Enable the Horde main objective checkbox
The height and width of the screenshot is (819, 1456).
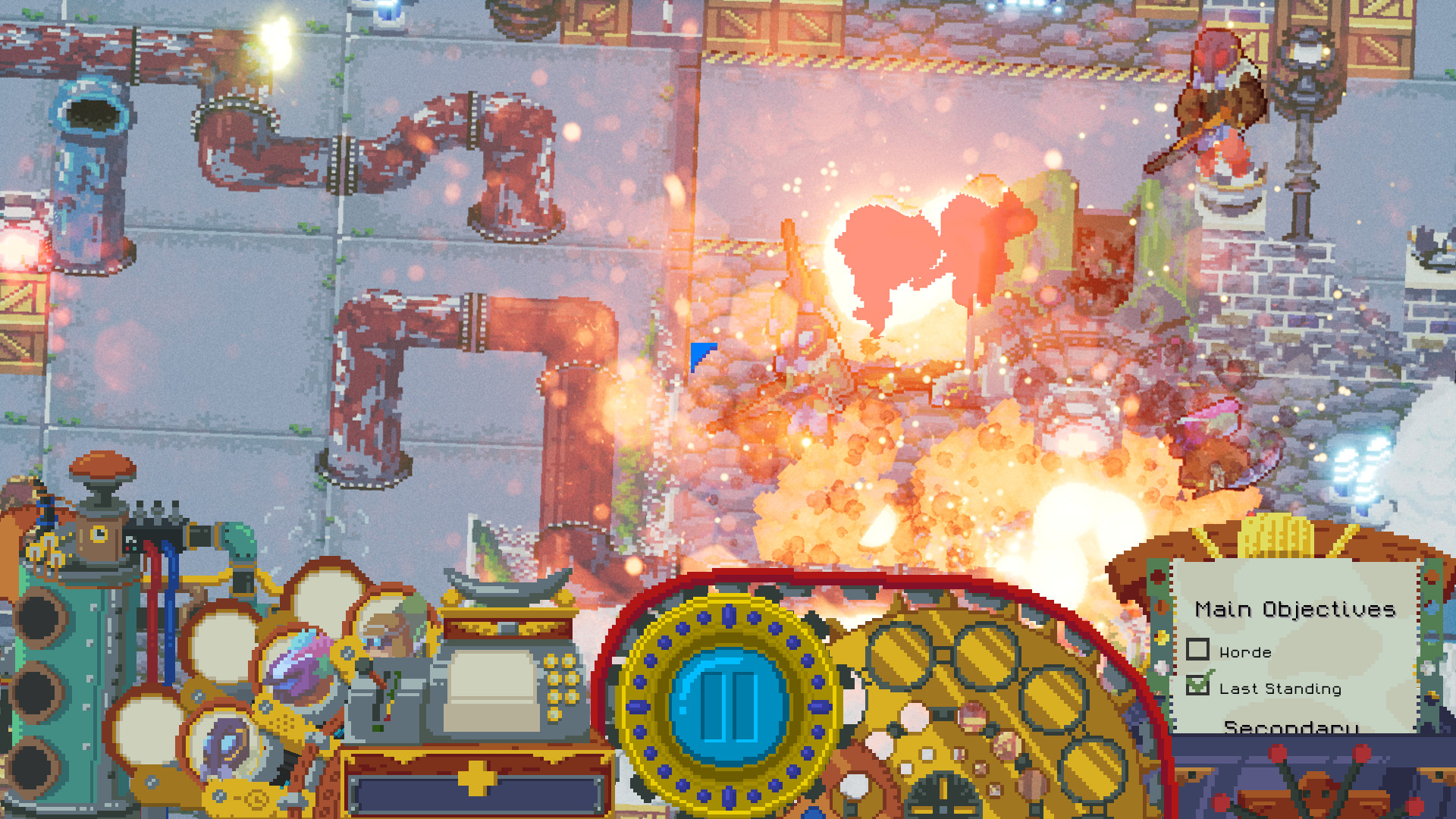pyautogui.click(x=1199, y=651)
